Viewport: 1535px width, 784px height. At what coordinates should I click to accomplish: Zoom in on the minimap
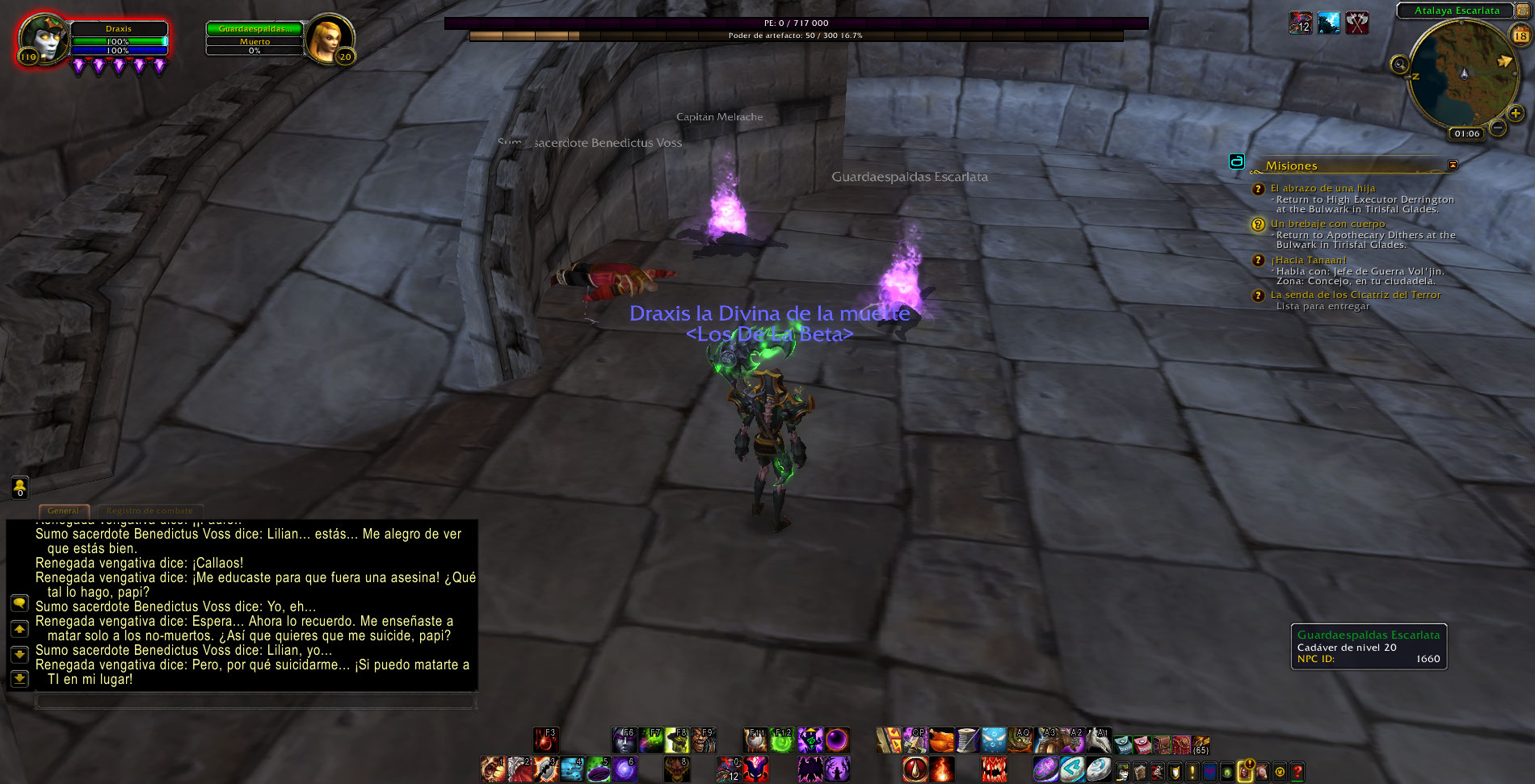1516,113
